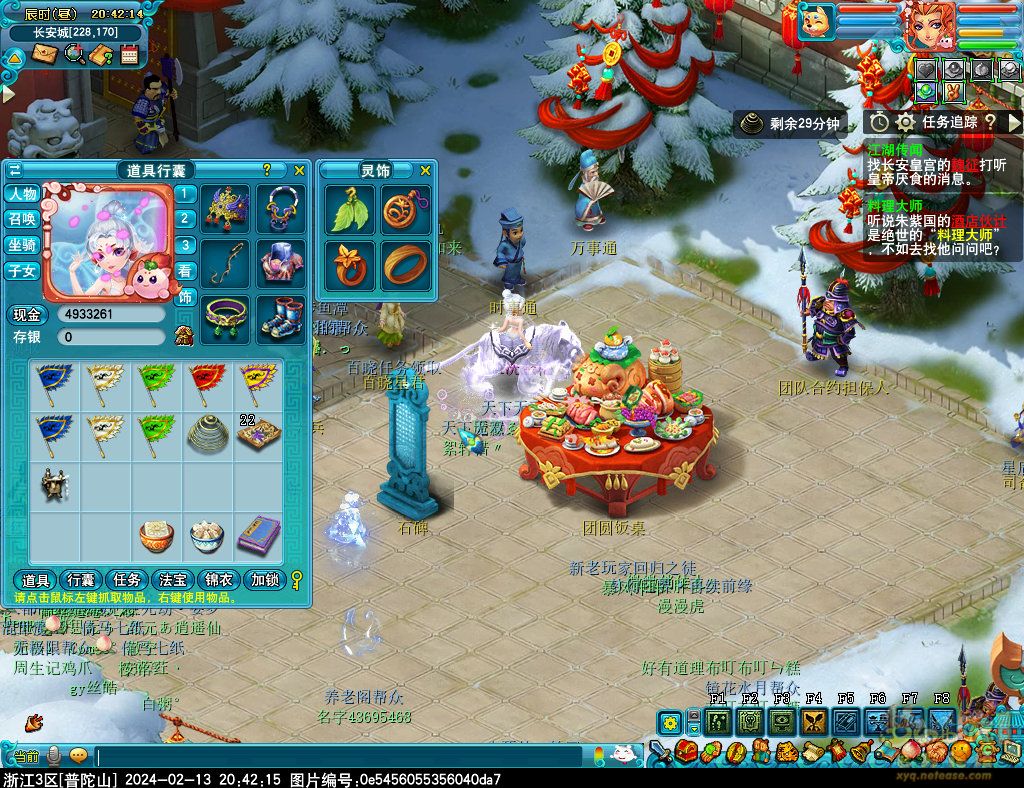
Task: Open the mail envelope icon
Action: point(44,54)
